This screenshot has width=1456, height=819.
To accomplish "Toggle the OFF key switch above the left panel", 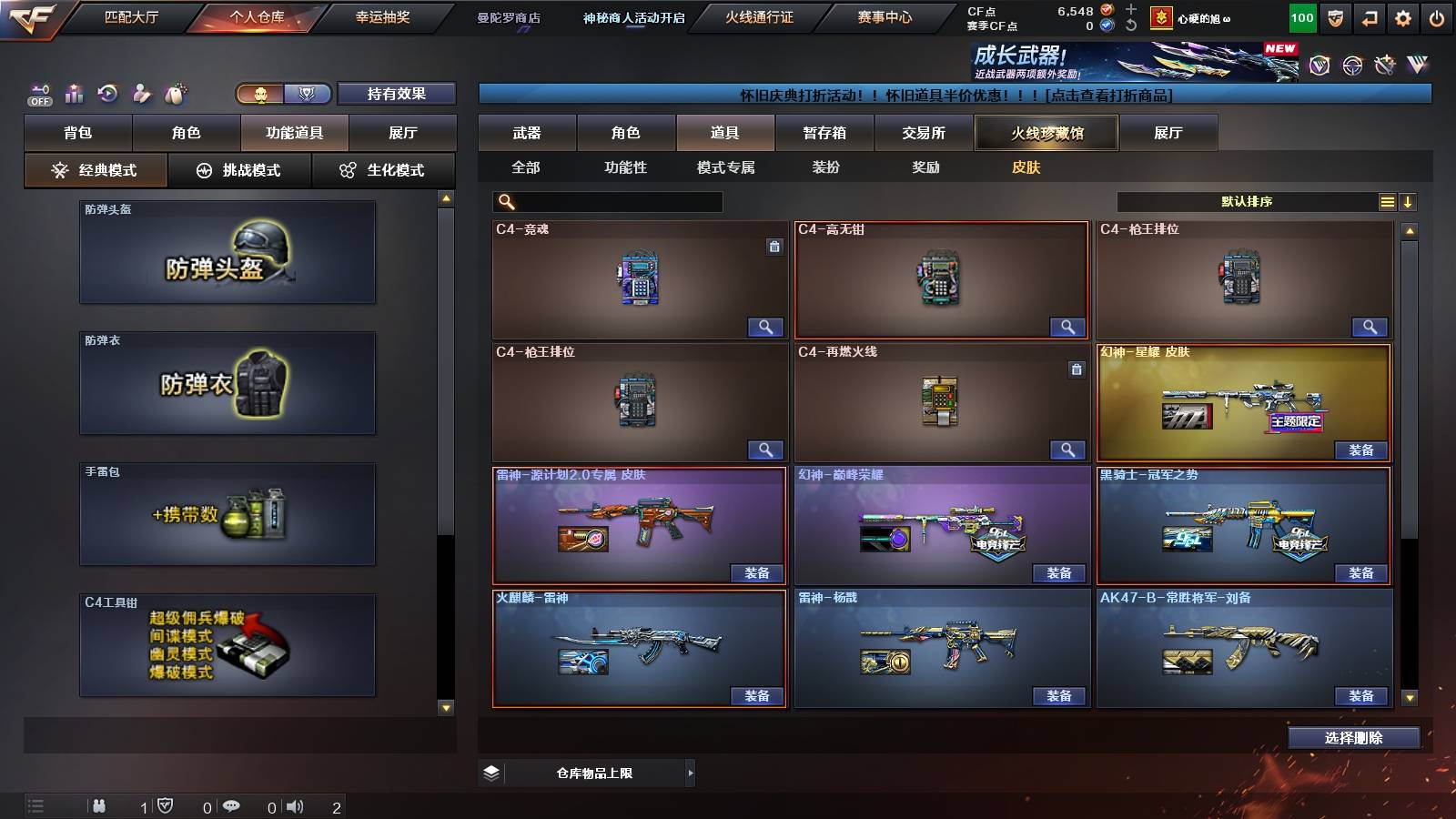I will 38,93.
